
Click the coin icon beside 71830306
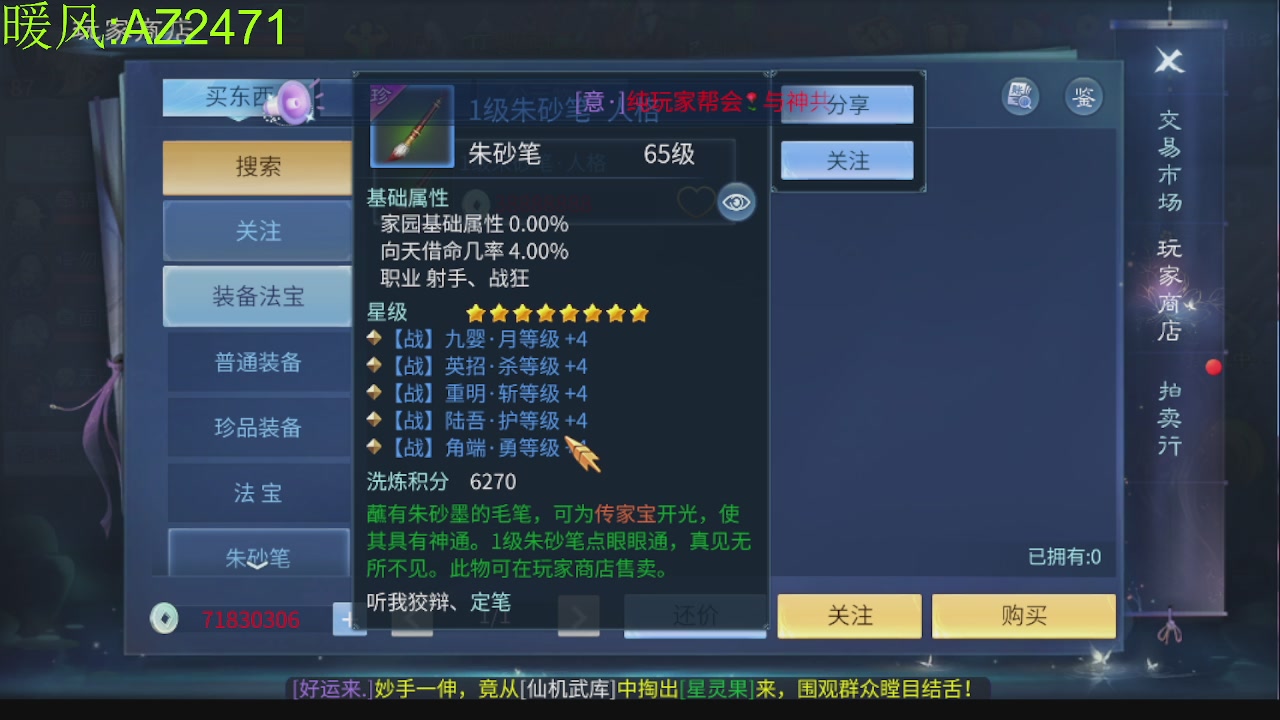tap(163, 619)
